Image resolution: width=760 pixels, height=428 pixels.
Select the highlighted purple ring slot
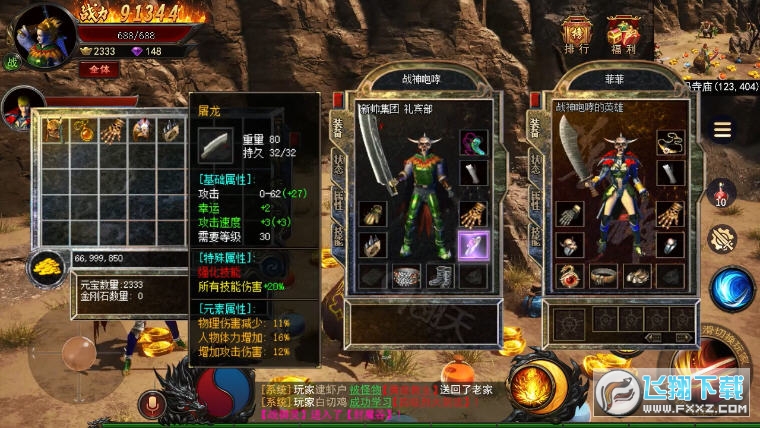(x=473, y=244)
